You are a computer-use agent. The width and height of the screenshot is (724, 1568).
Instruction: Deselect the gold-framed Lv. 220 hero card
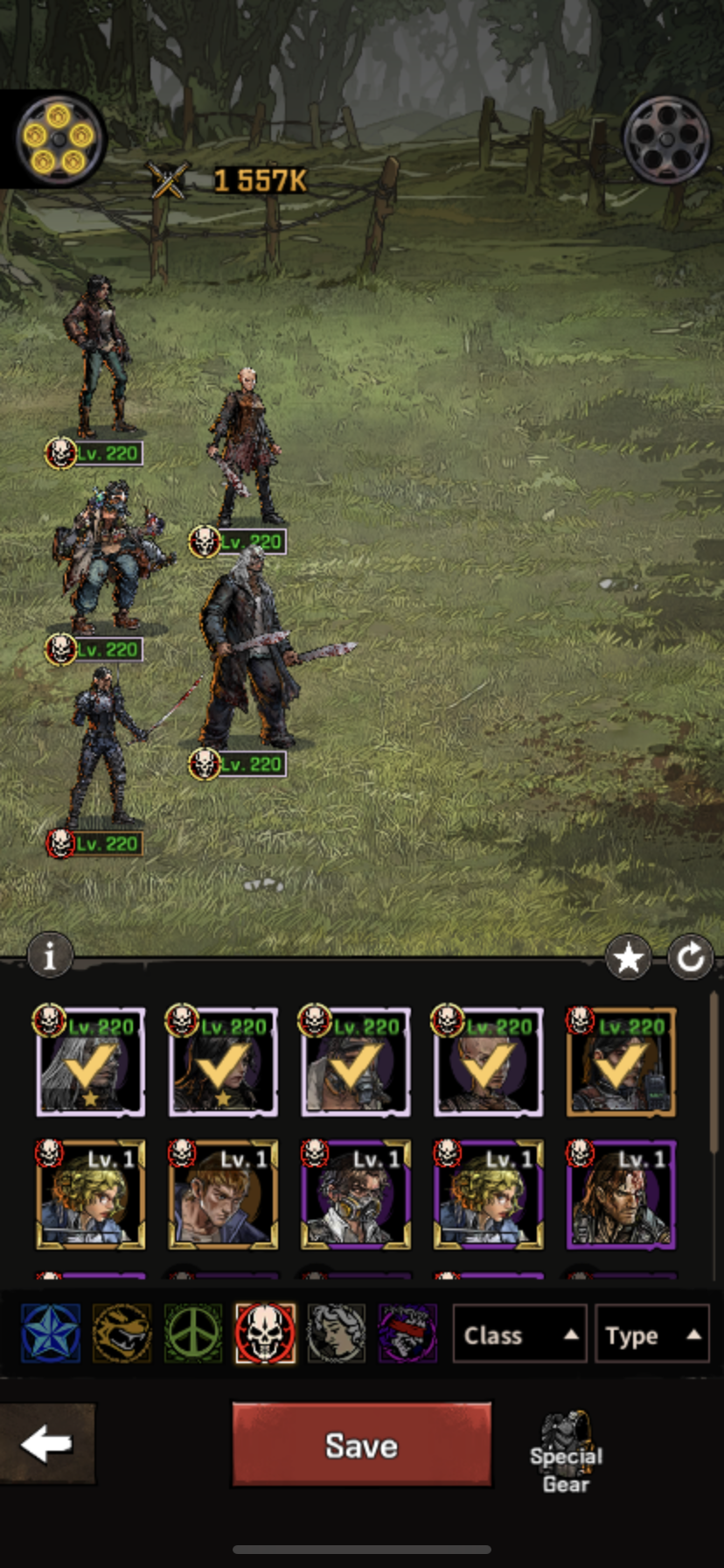621,1062
